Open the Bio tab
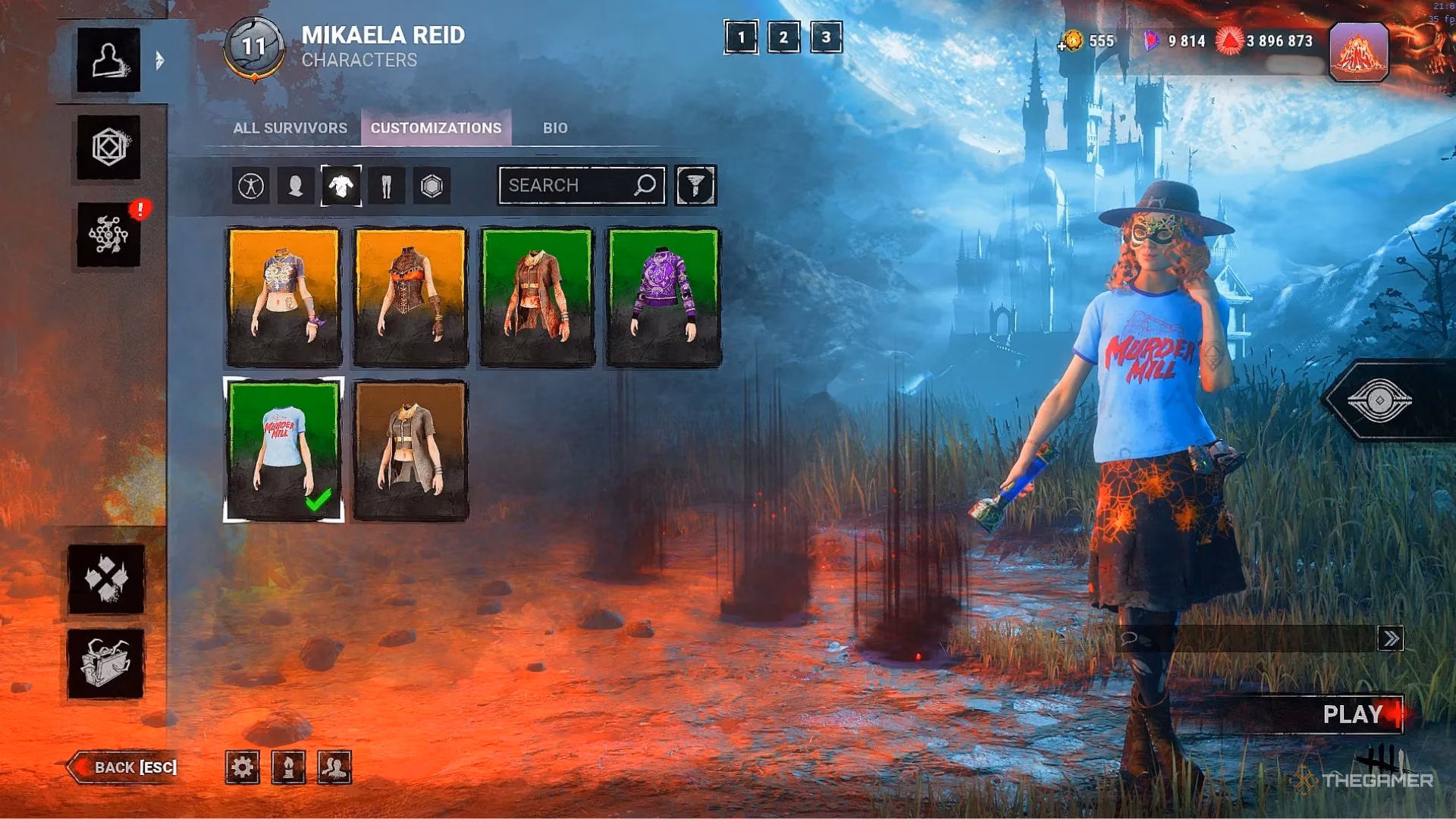The width and height of the screenshot is (1456, 819). click(x=554, y=128)
